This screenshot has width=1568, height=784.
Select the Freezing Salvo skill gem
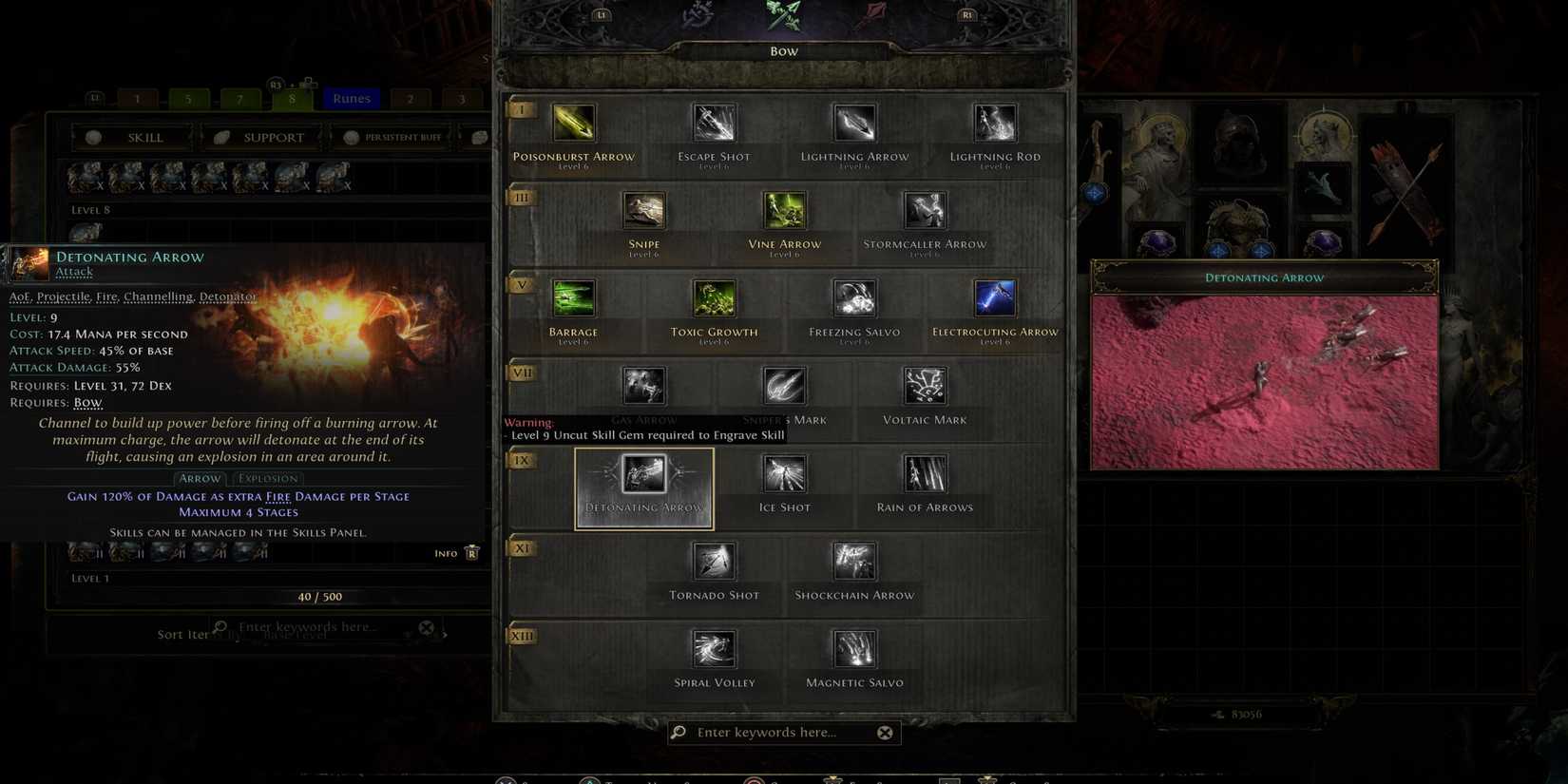tap(852, 297)
